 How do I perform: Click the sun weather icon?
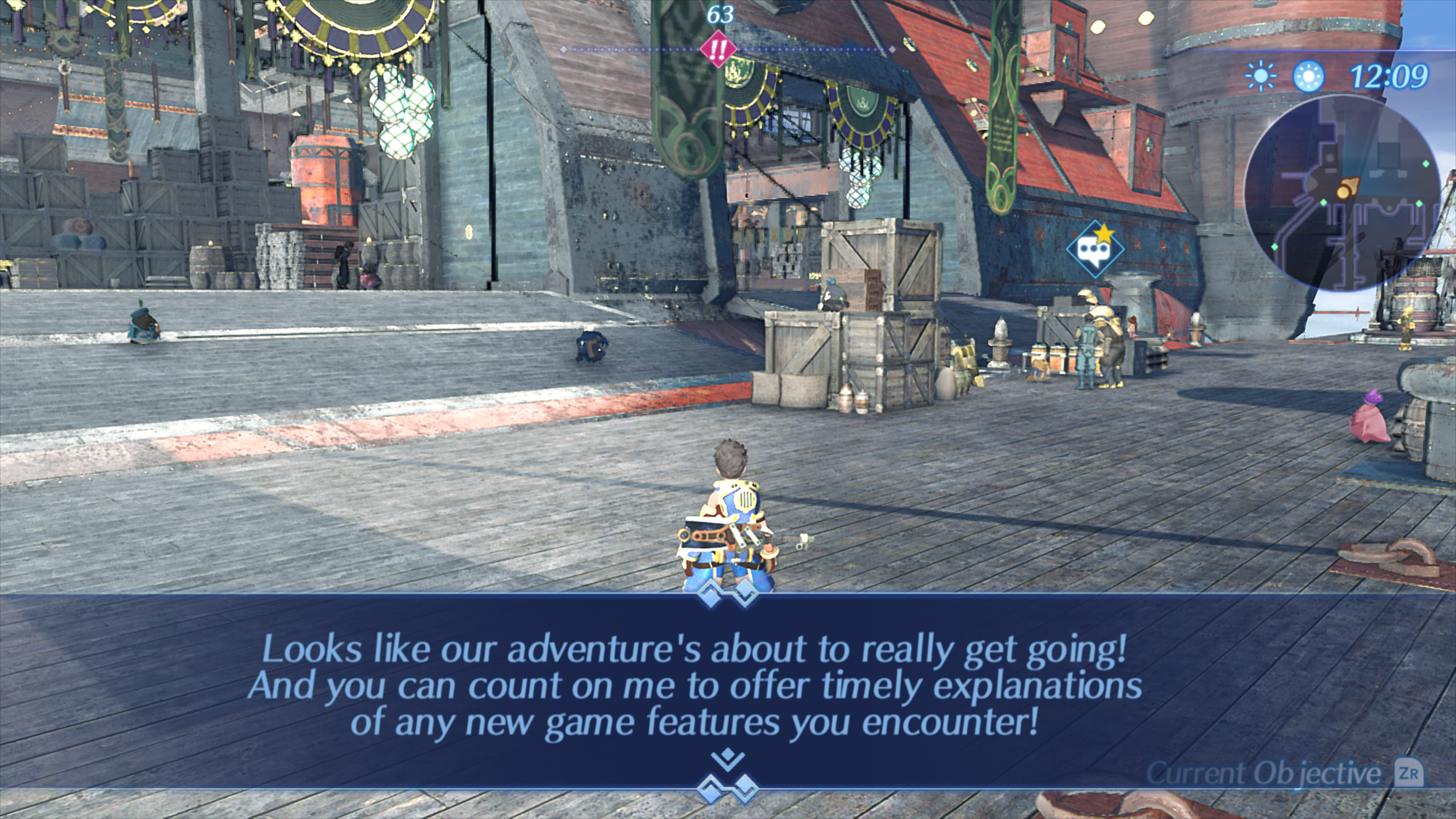pyautogui.click(x=1260, y=76)
